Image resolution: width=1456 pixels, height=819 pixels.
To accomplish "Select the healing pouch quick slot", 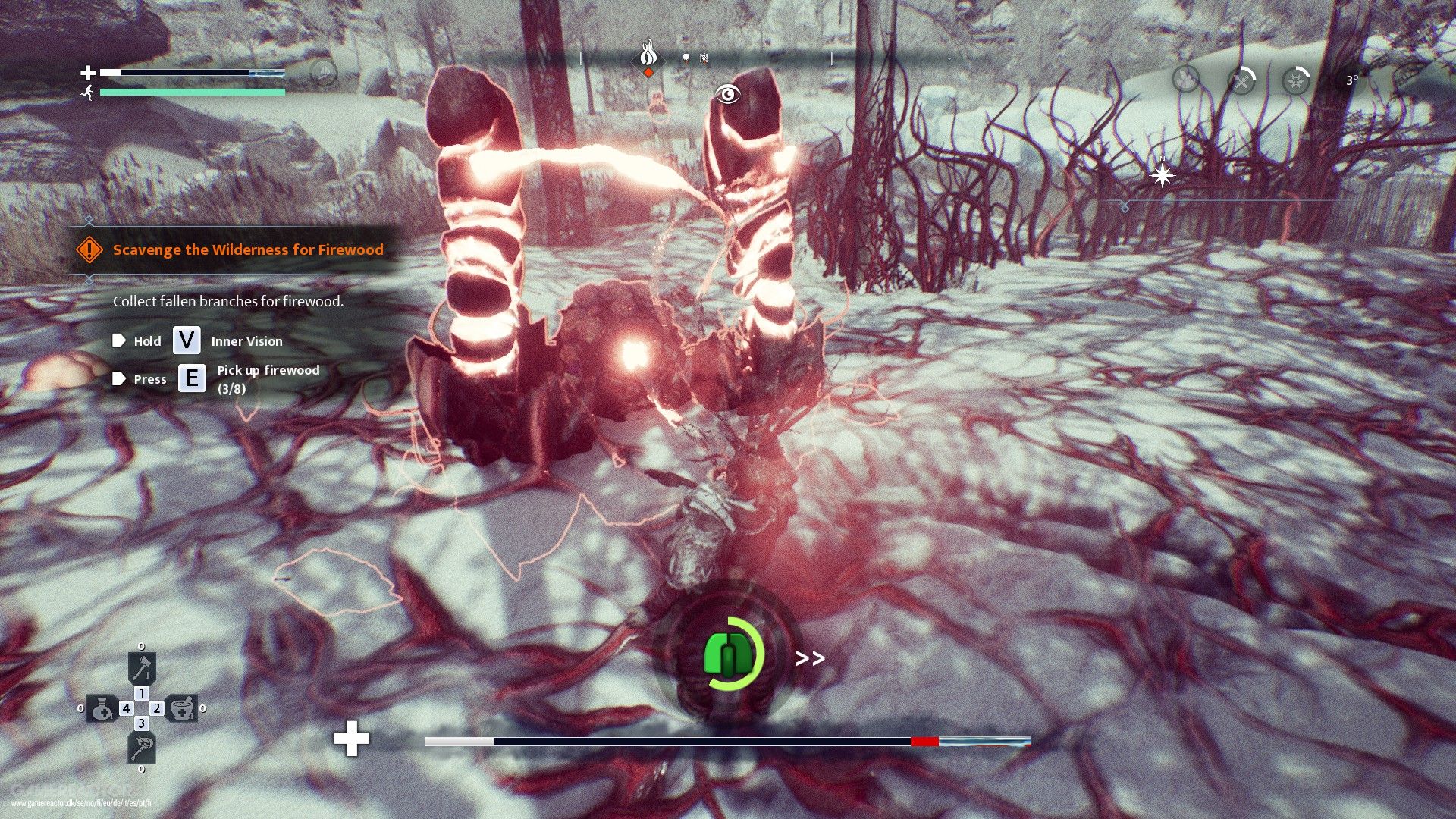I will click(x=101, y=708).
